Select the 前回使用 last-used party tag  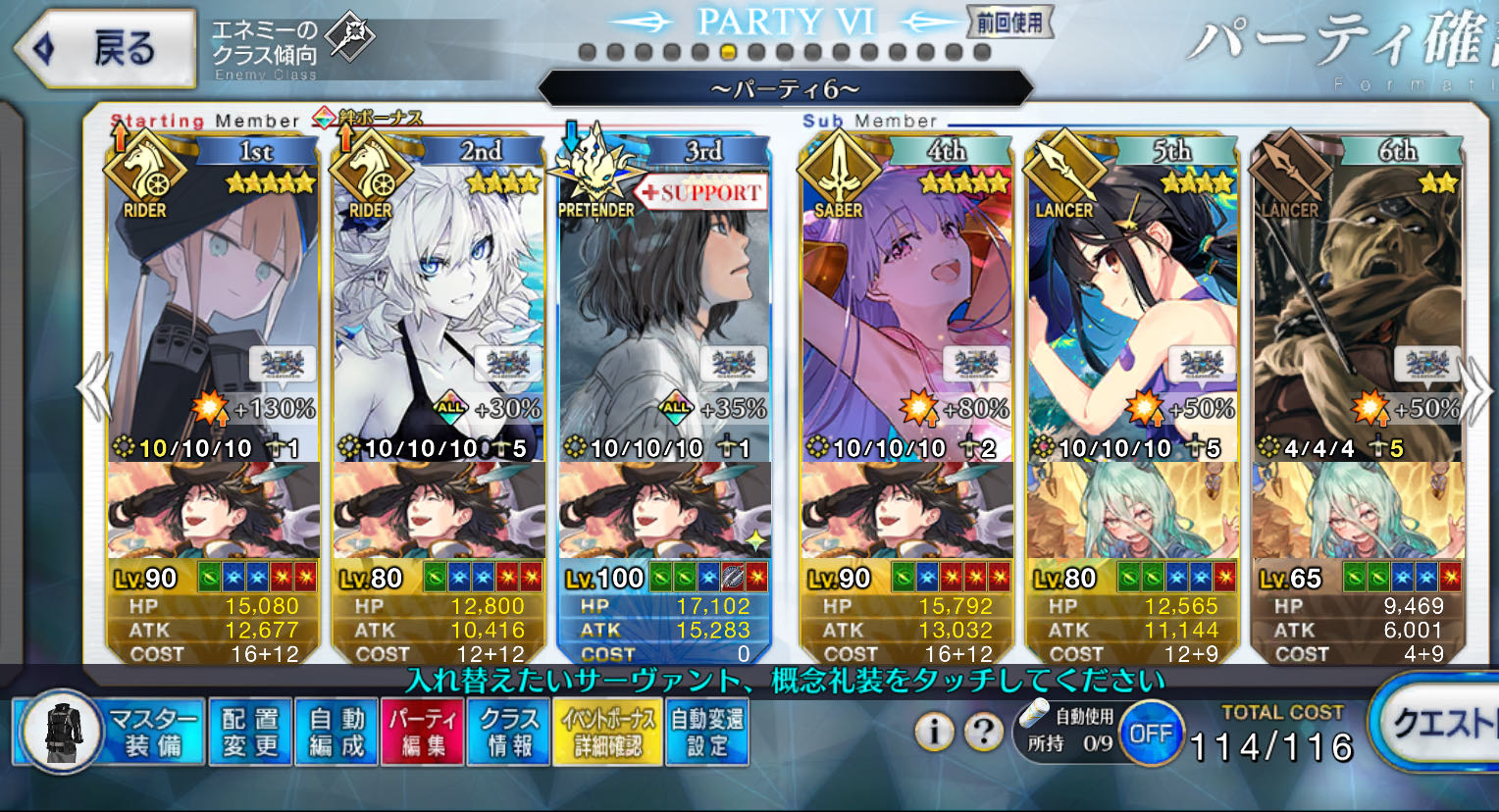1009,24
